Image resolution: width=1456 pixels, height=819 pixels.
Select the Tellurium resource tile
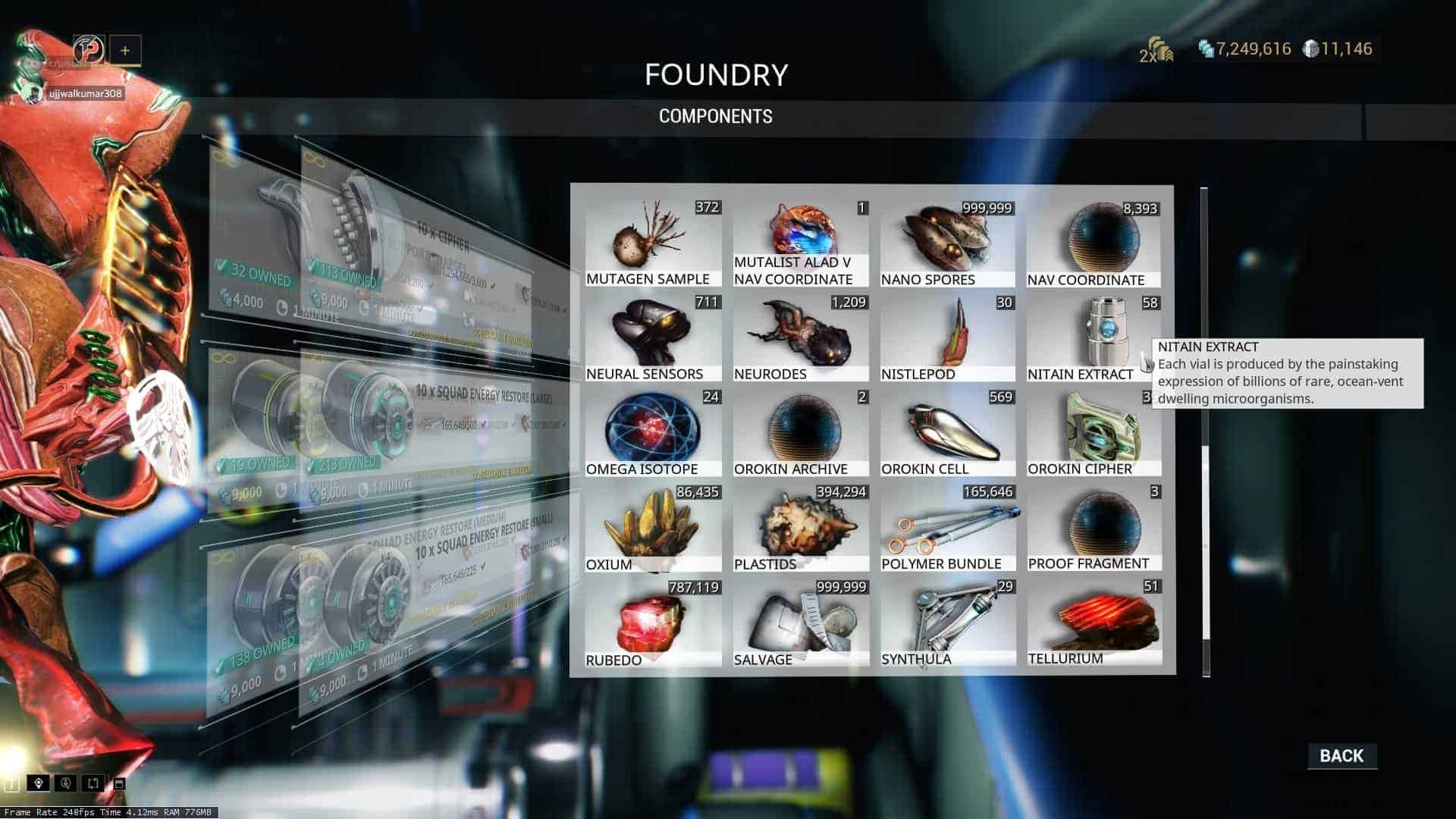1094,622
